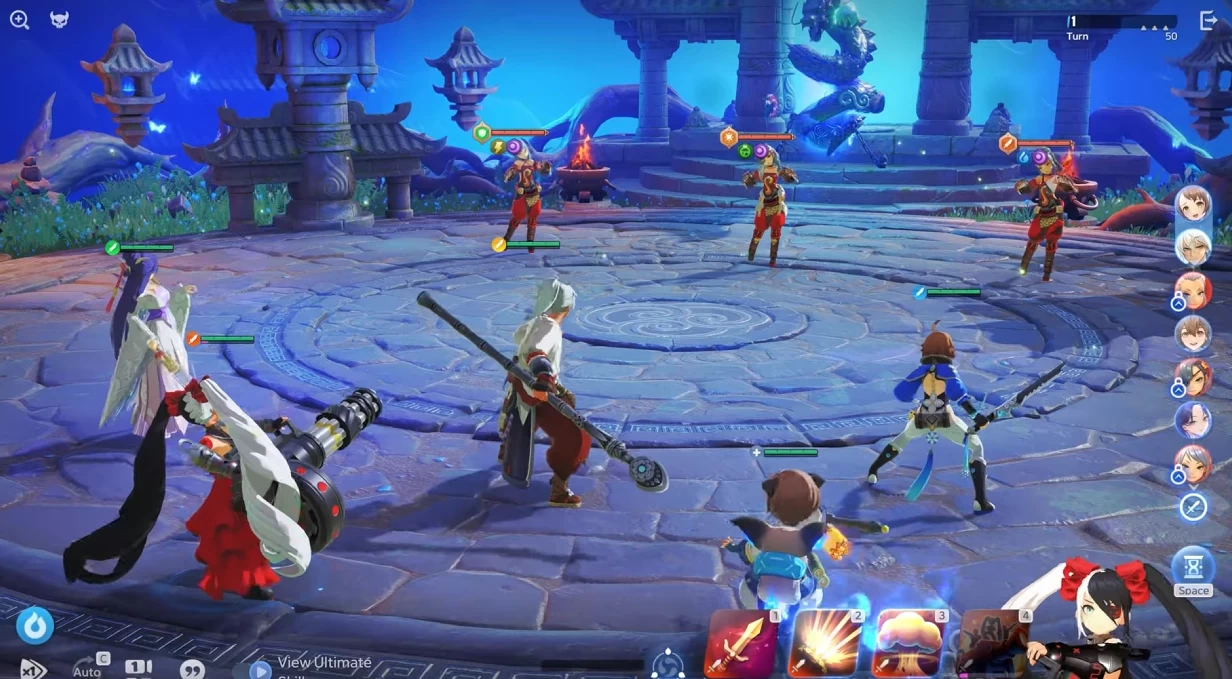Click the magnifying glass zoom icon
The width and height of the screenshot is (1232, 679).
[19, 20]
